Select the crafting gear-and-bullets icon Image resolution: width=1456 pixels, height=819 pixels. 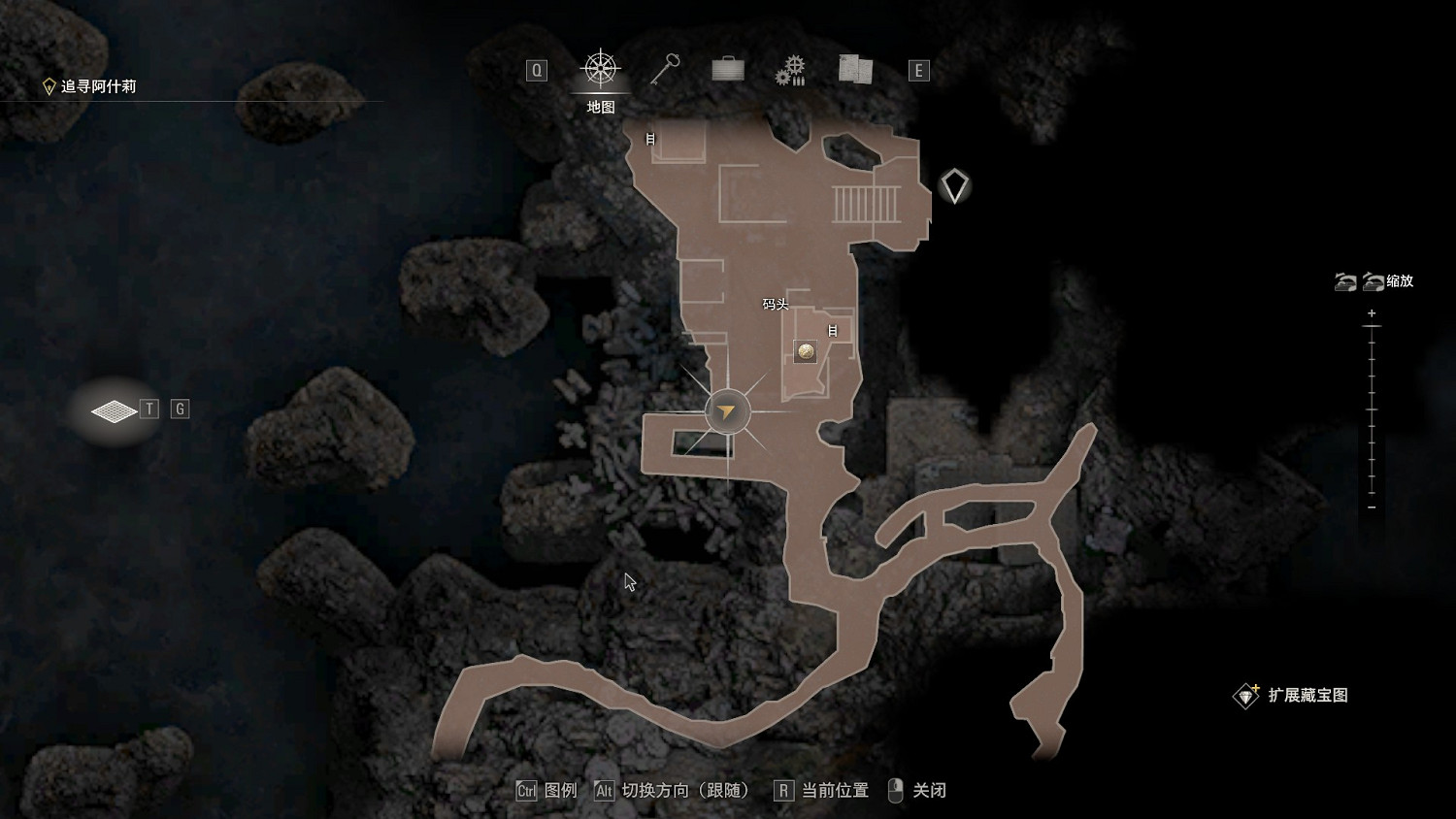(791, 69)
